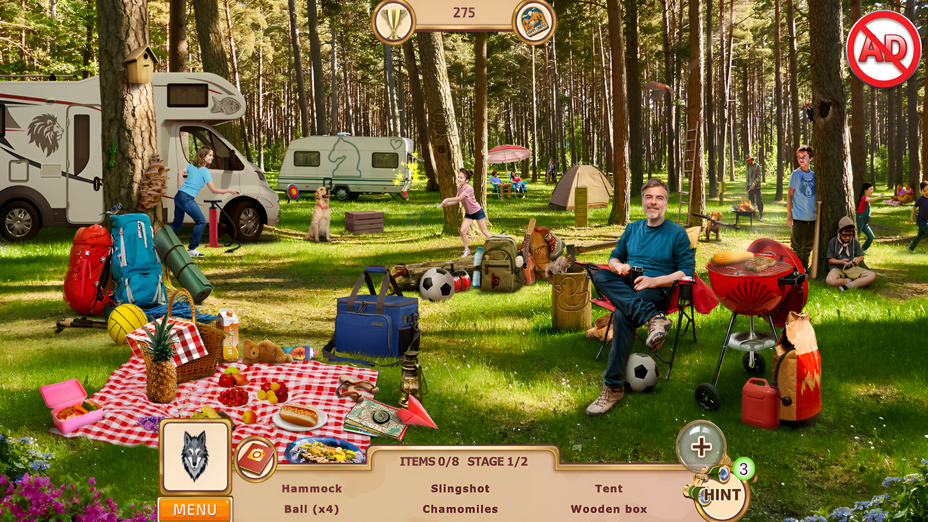Use the HINT button
This screenshot has height=522, width=928.
tap(721, 494)
